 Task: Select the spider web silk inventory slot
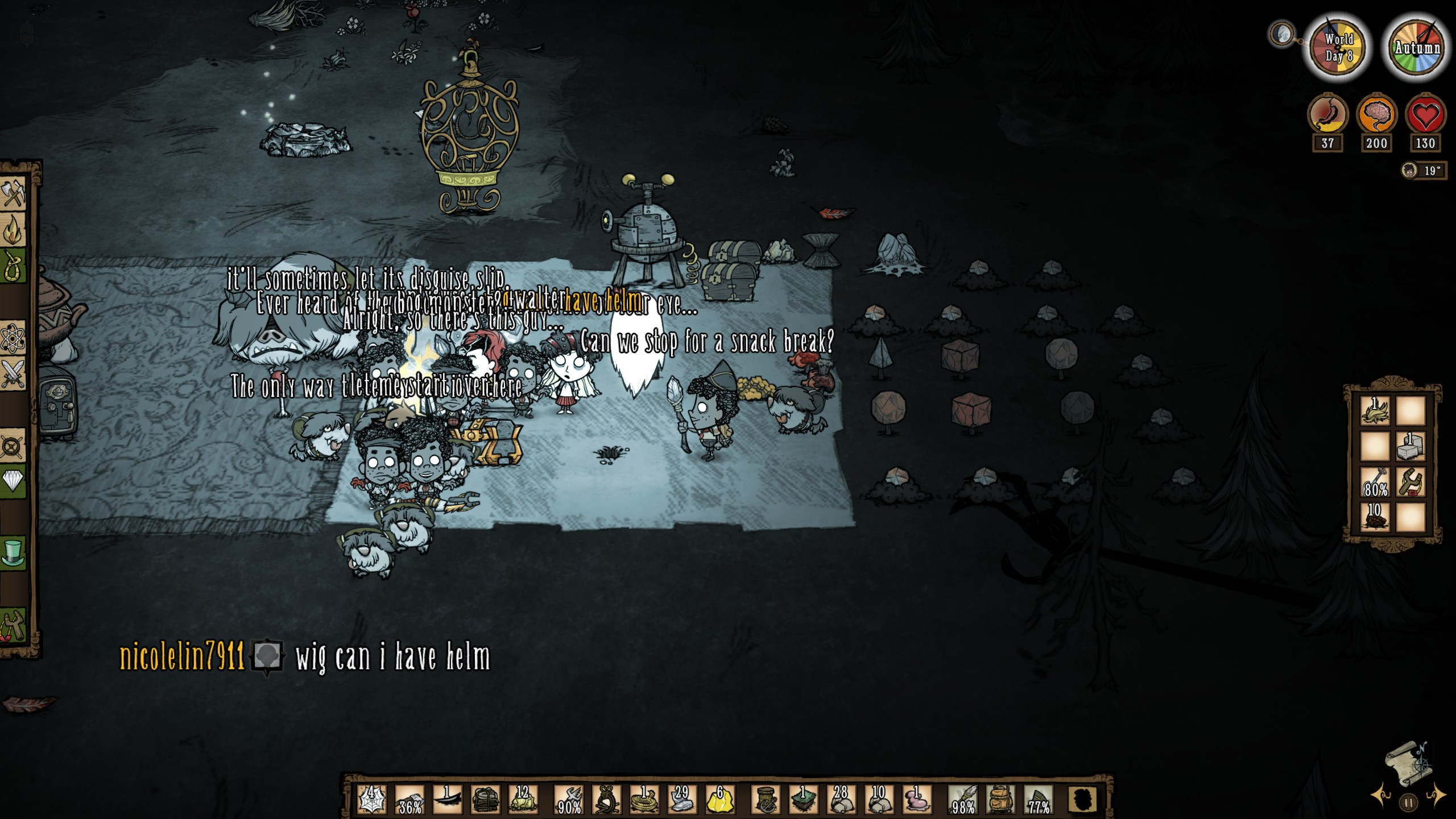tap(373, 799)
